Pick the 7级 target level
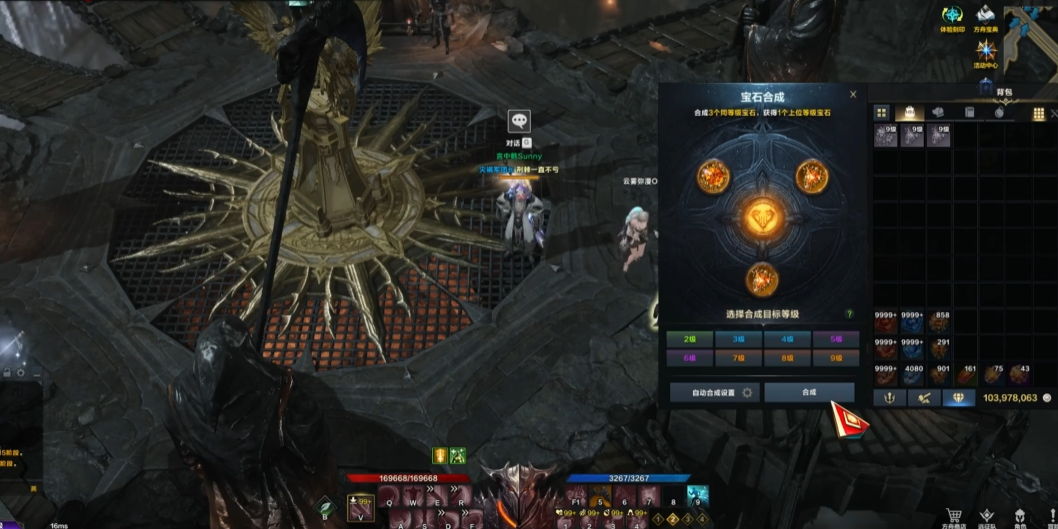Viewport: 1058px width, 529px height. 739,357
